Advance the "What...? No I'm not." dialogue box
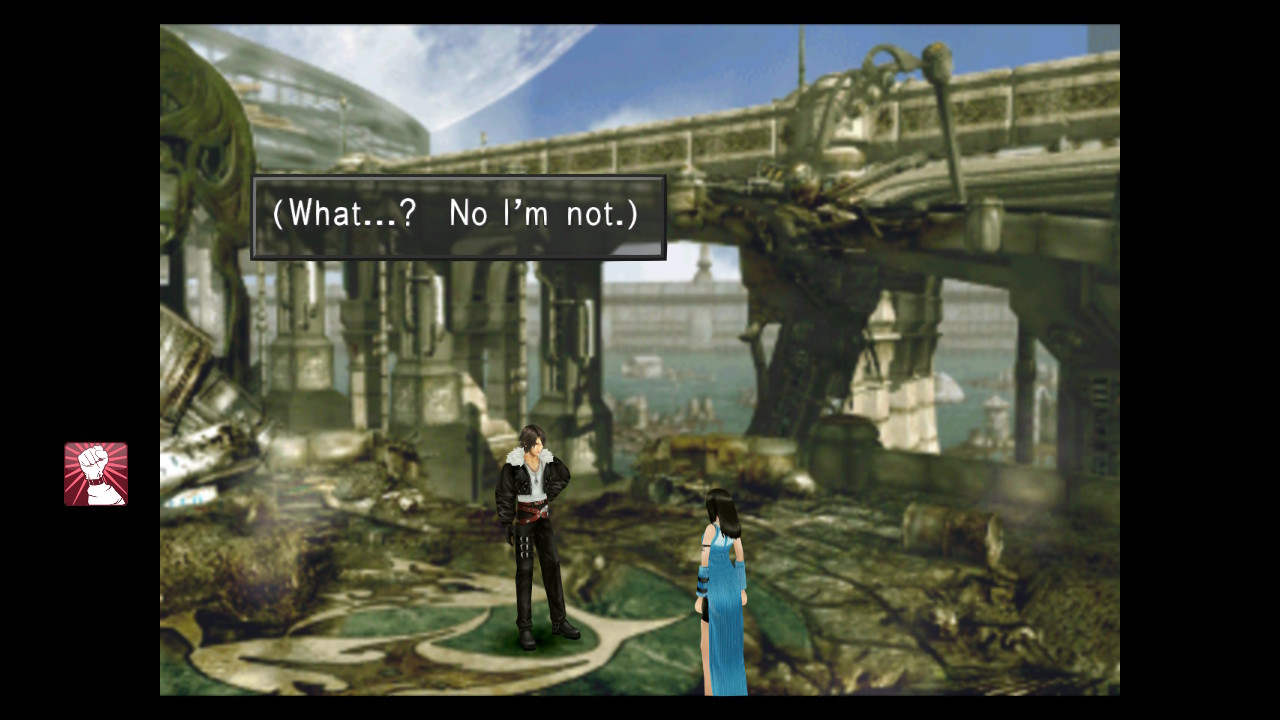The height and width of the screenshot is (720, 1280). 458,217
